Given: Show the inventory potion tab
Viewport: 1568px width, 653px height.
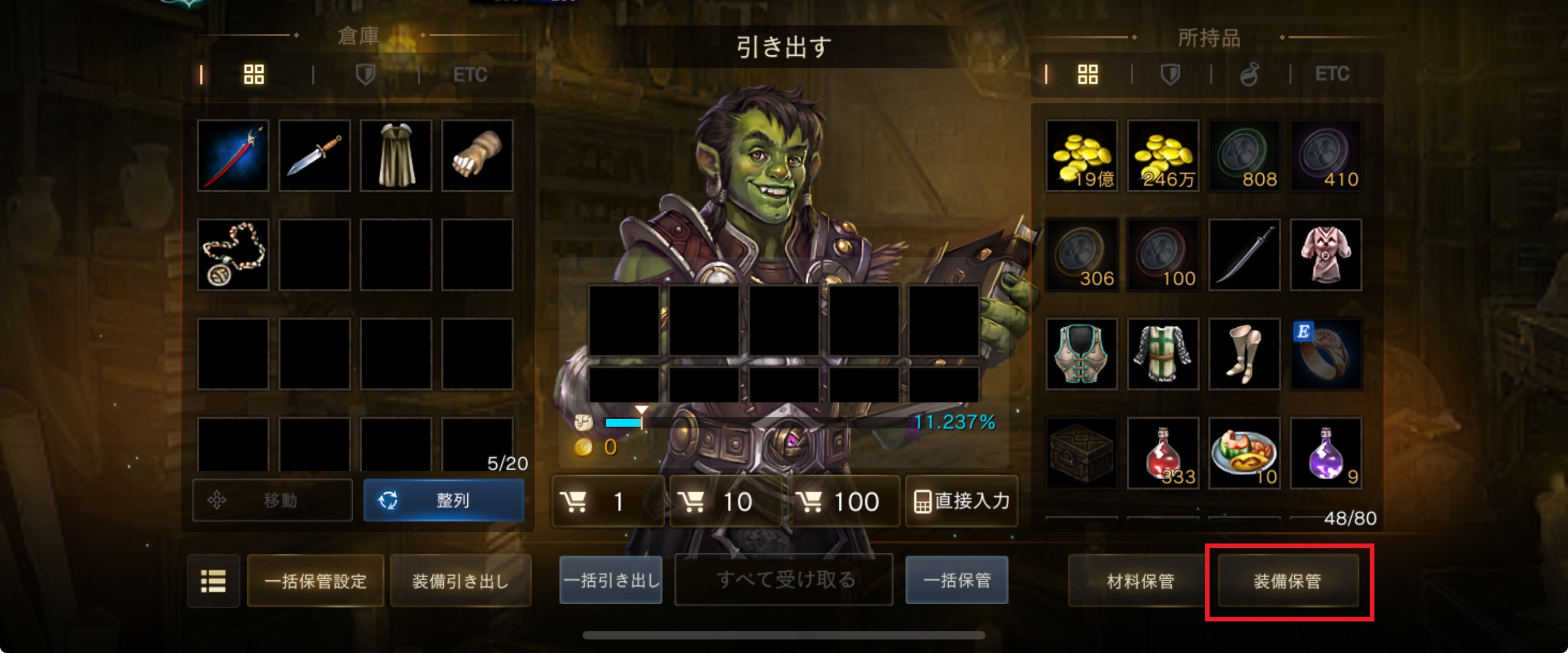Looking at the screenshot, I should (x=1249, y=75).
